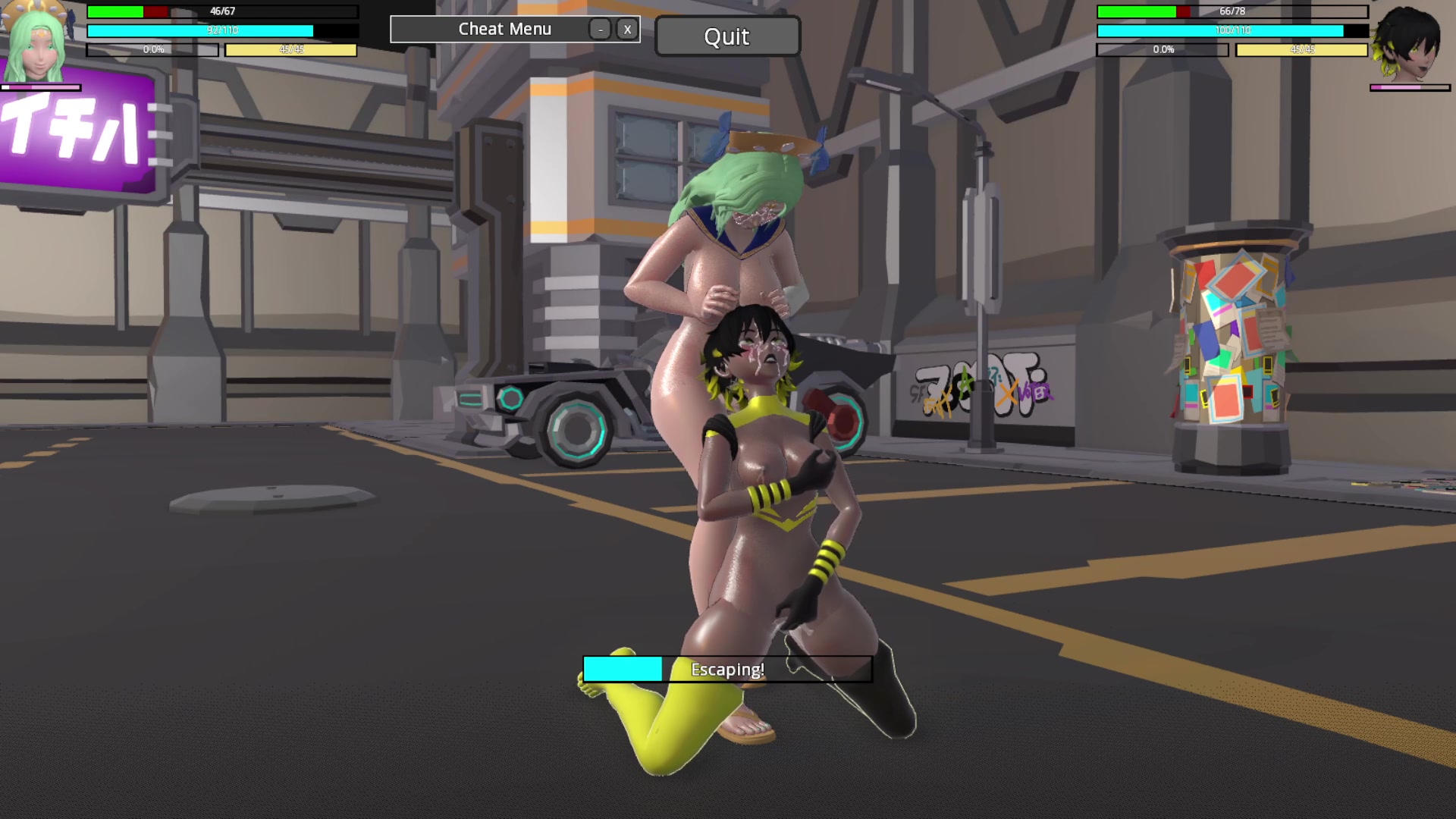This screenshot has width=1456, height=819.
Task: Minimize the Cheat Menu panel
Action: click(x=600, y=30)
